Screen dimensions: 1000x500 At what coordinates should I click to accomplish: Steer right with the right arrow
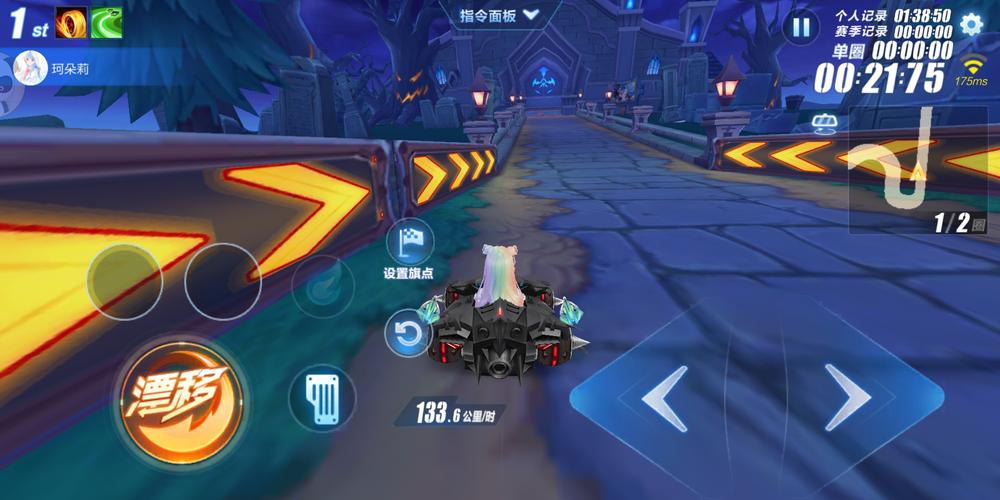click(846, 398)
